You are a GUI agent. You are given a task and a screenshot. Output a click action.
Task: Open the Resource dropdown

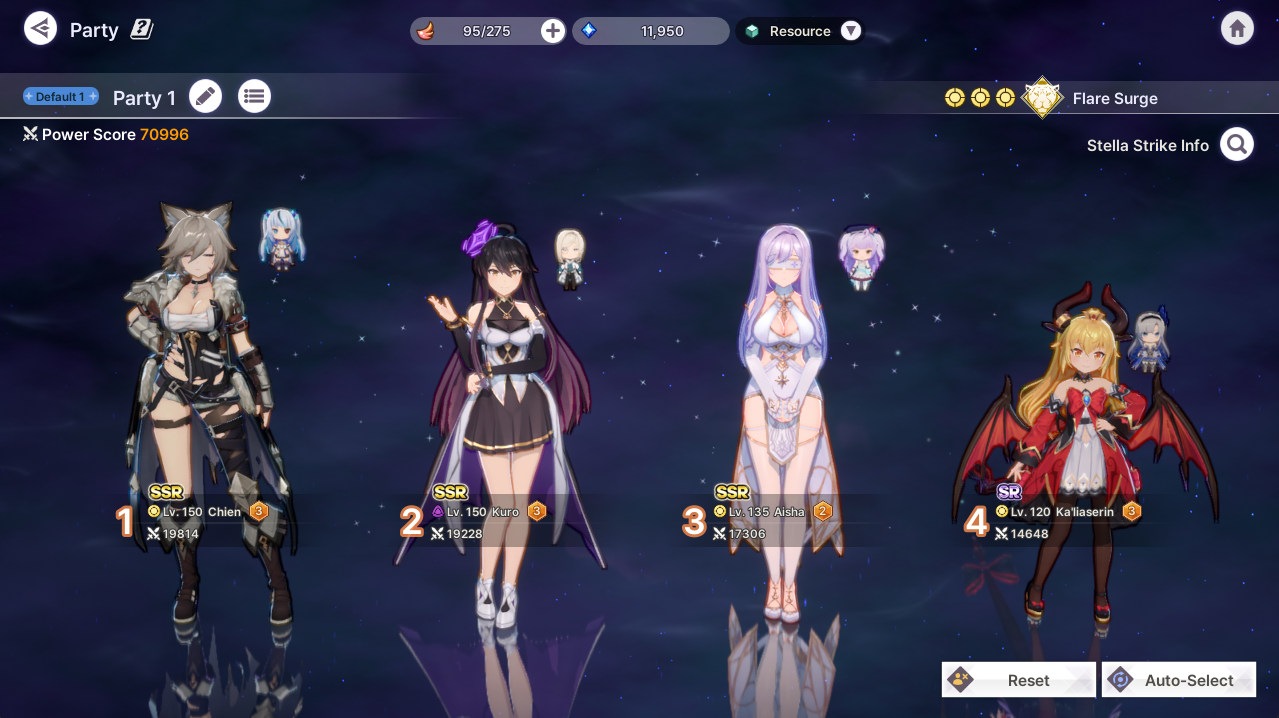pos(850,31)
